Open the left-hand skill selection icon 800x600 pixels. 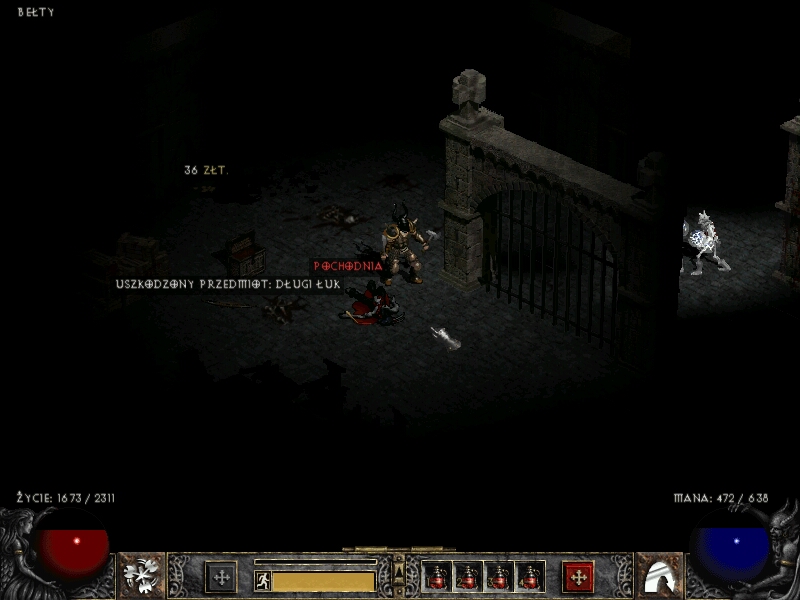[x=142, y=576]
